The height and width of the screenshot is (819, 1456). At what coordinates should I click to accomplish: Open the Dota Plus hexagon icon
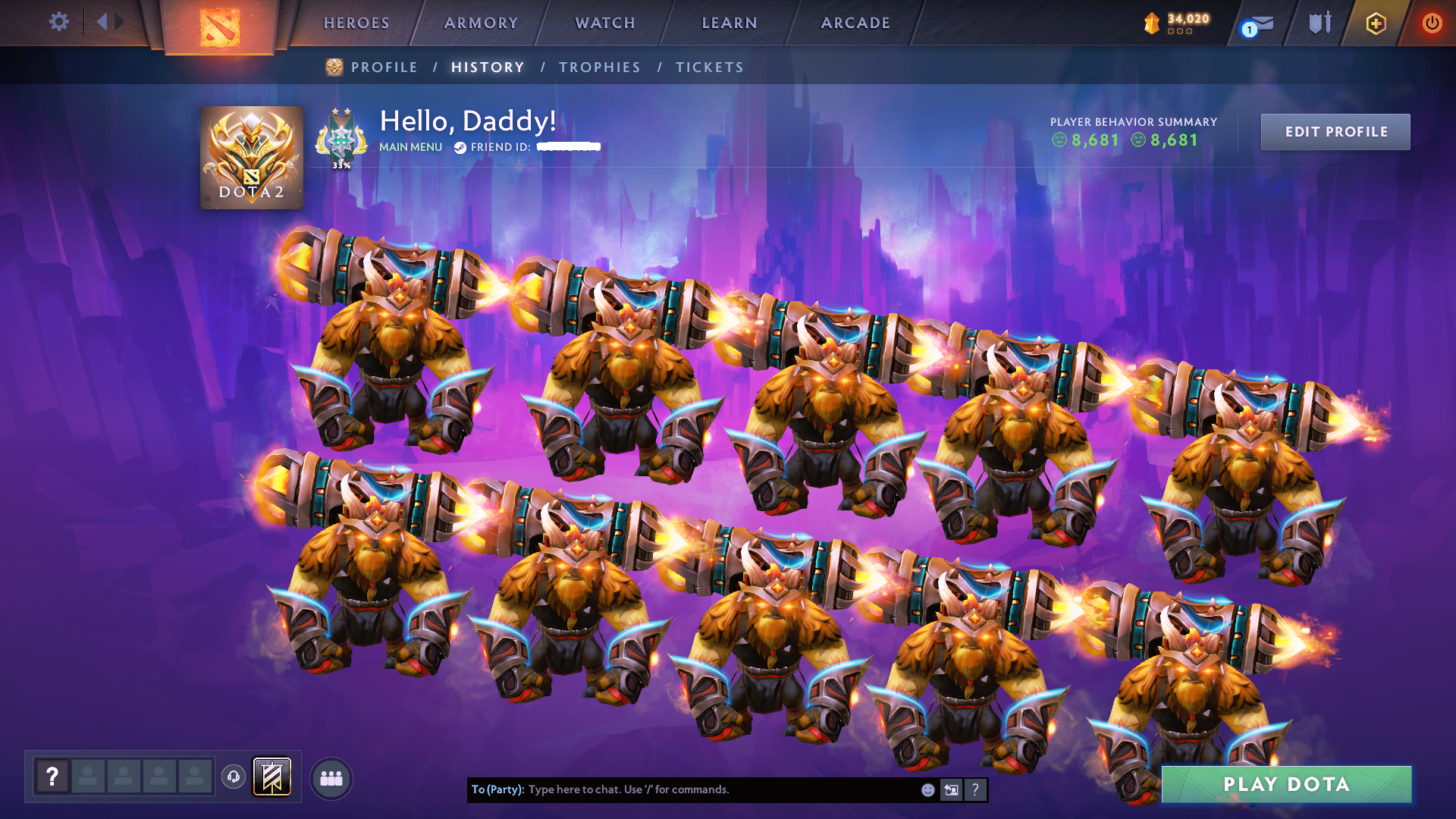pyautogui.click(x=1376, y=23)
